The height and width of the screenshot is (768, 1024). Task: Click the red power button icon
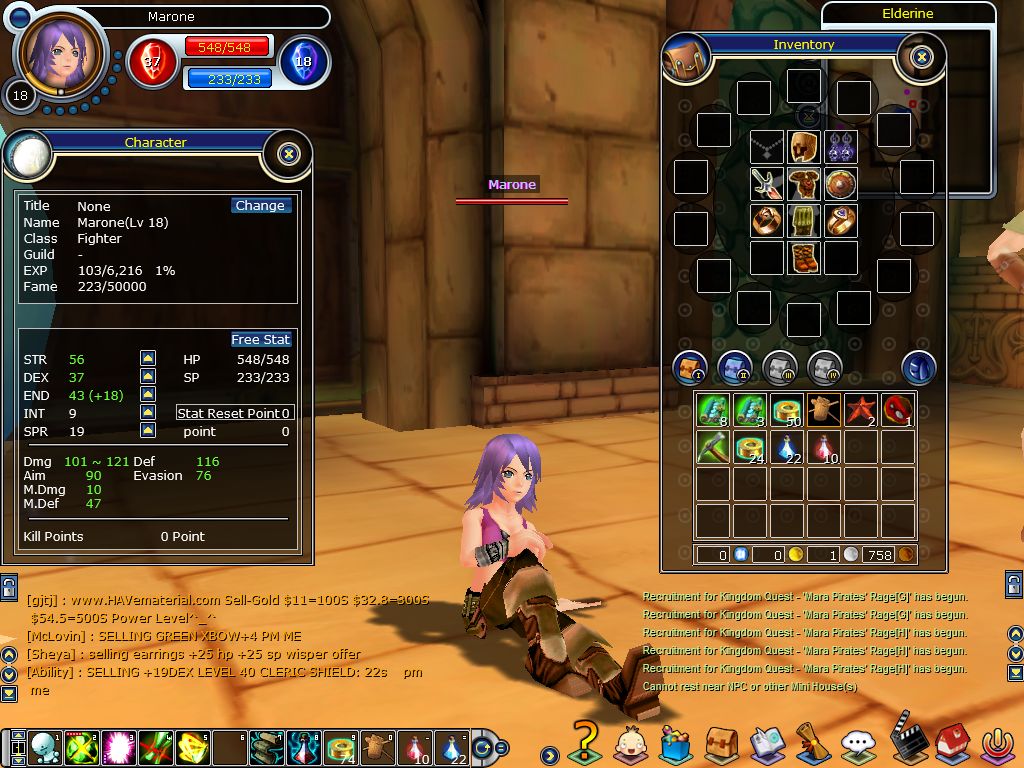[996, 744]
